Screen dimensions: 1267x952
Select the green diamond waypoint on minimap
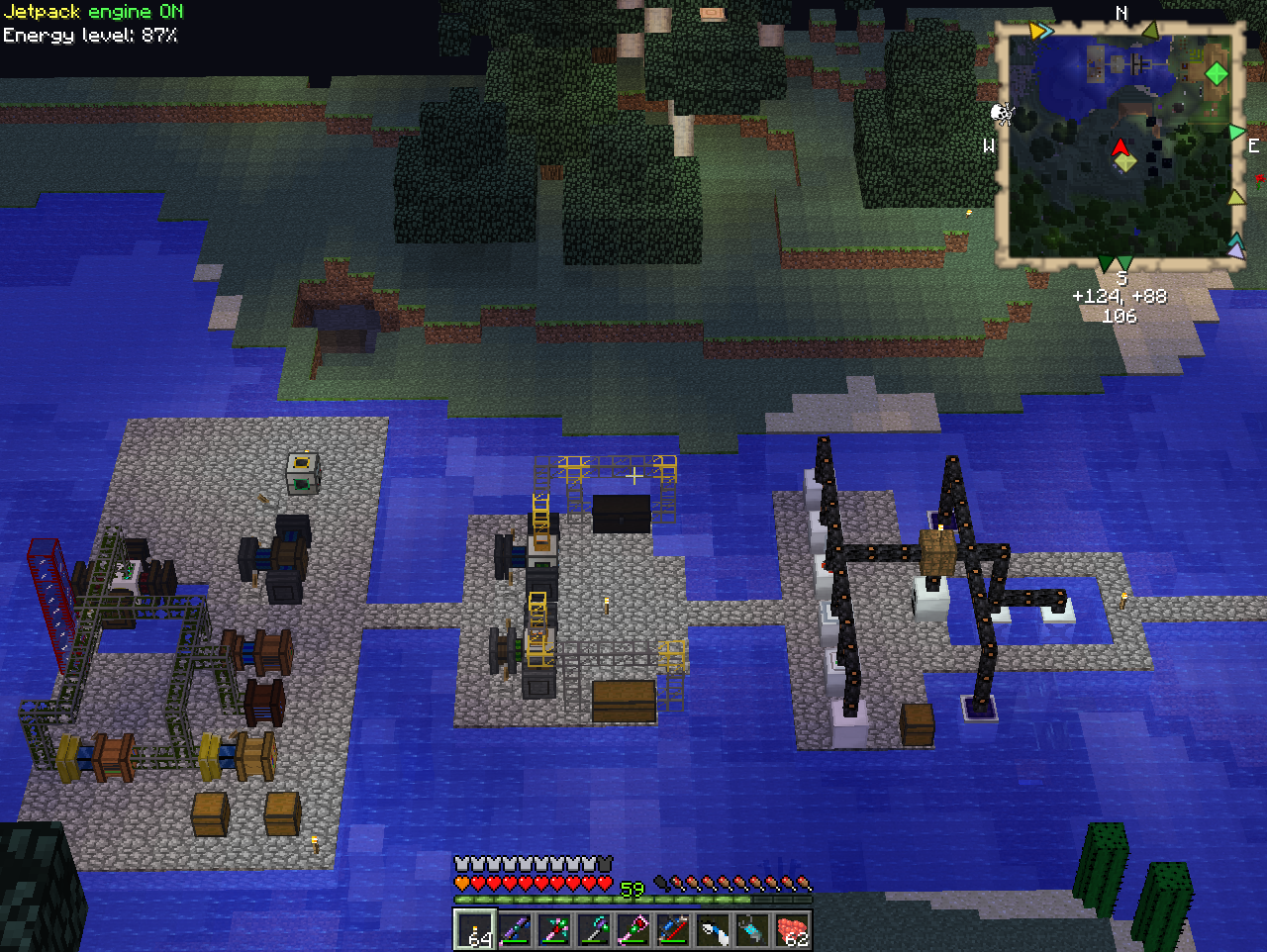[x=1217, y=73]
